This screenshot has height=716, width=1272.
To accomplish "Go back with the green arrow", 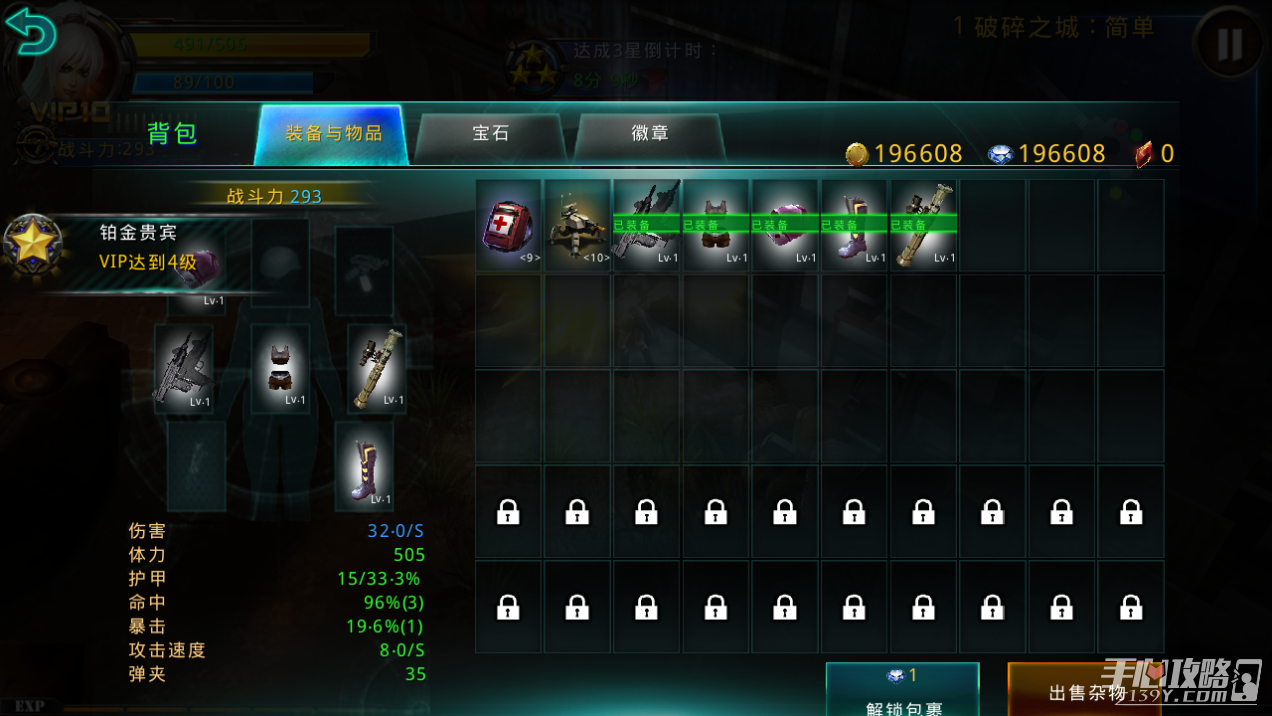I will (30, 32).
